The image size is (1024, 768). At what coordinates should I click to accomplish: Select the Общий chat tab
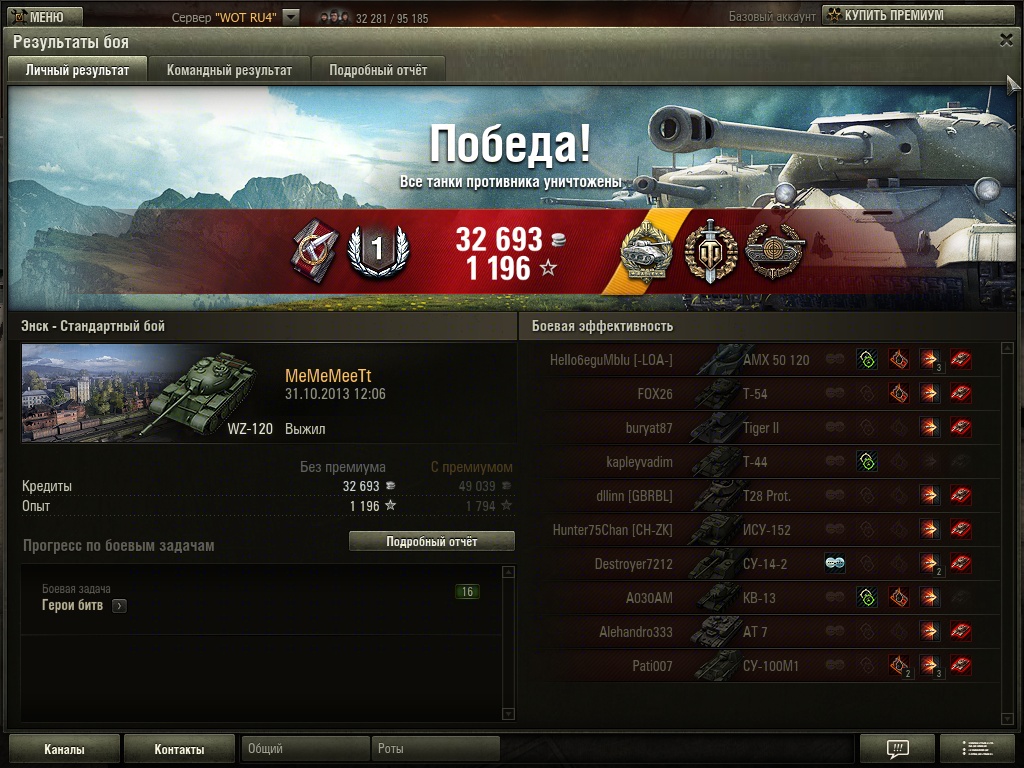pyautogui.click(x=305, y=748)
